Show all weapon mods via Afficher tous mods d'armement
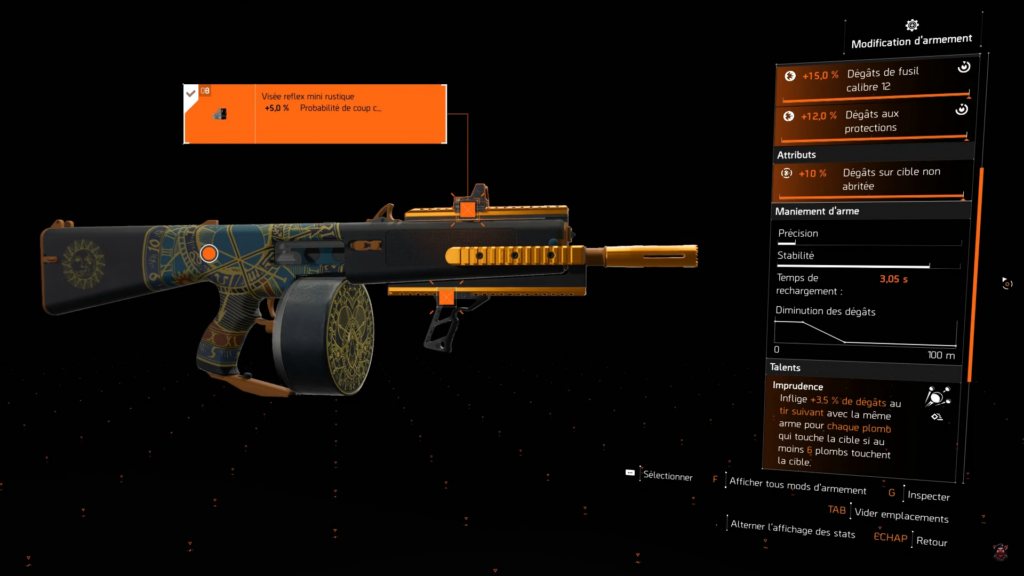This screenshot has height=576, width=1024. click(x=797, y=487)
